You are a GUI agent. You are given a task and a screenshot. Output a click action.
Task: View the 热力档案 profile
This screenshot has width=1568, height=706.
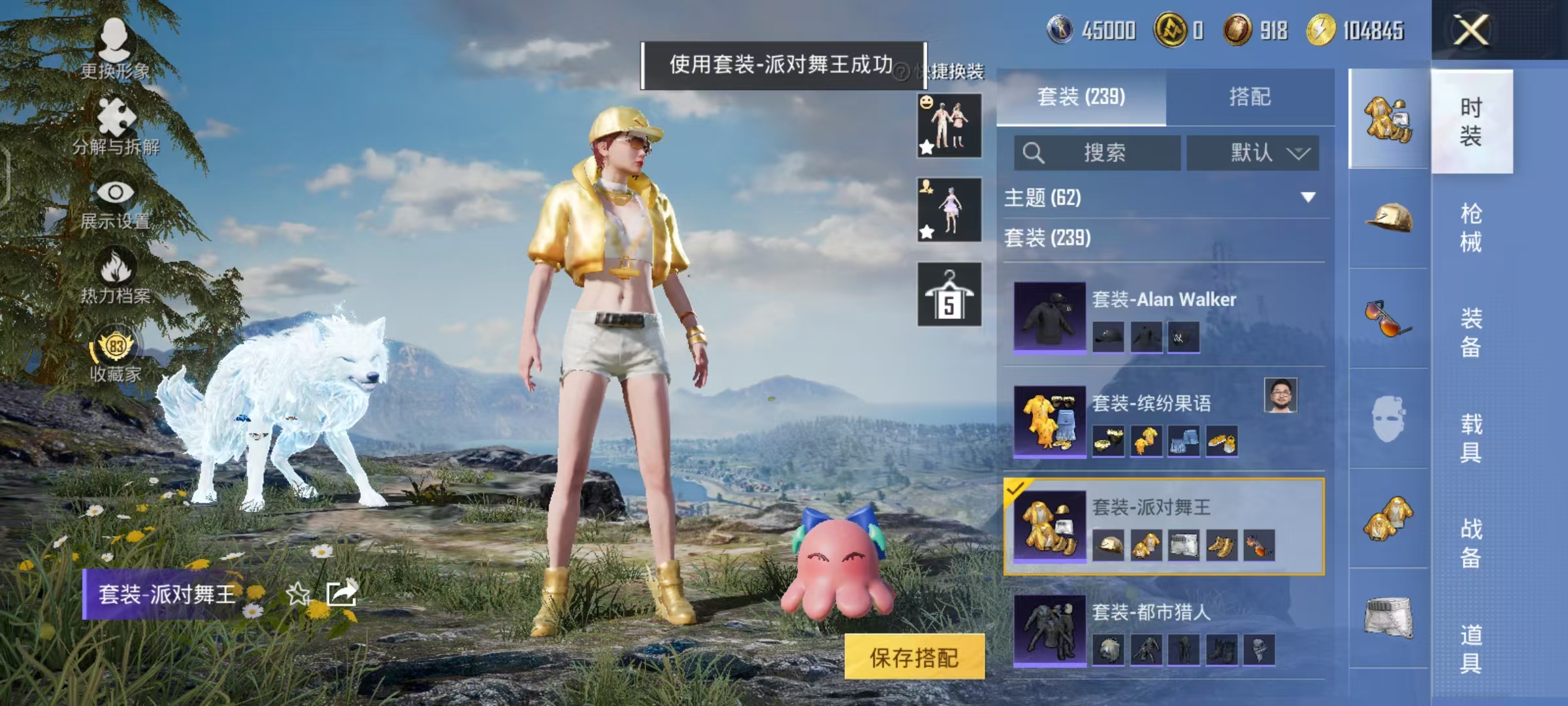114,275
